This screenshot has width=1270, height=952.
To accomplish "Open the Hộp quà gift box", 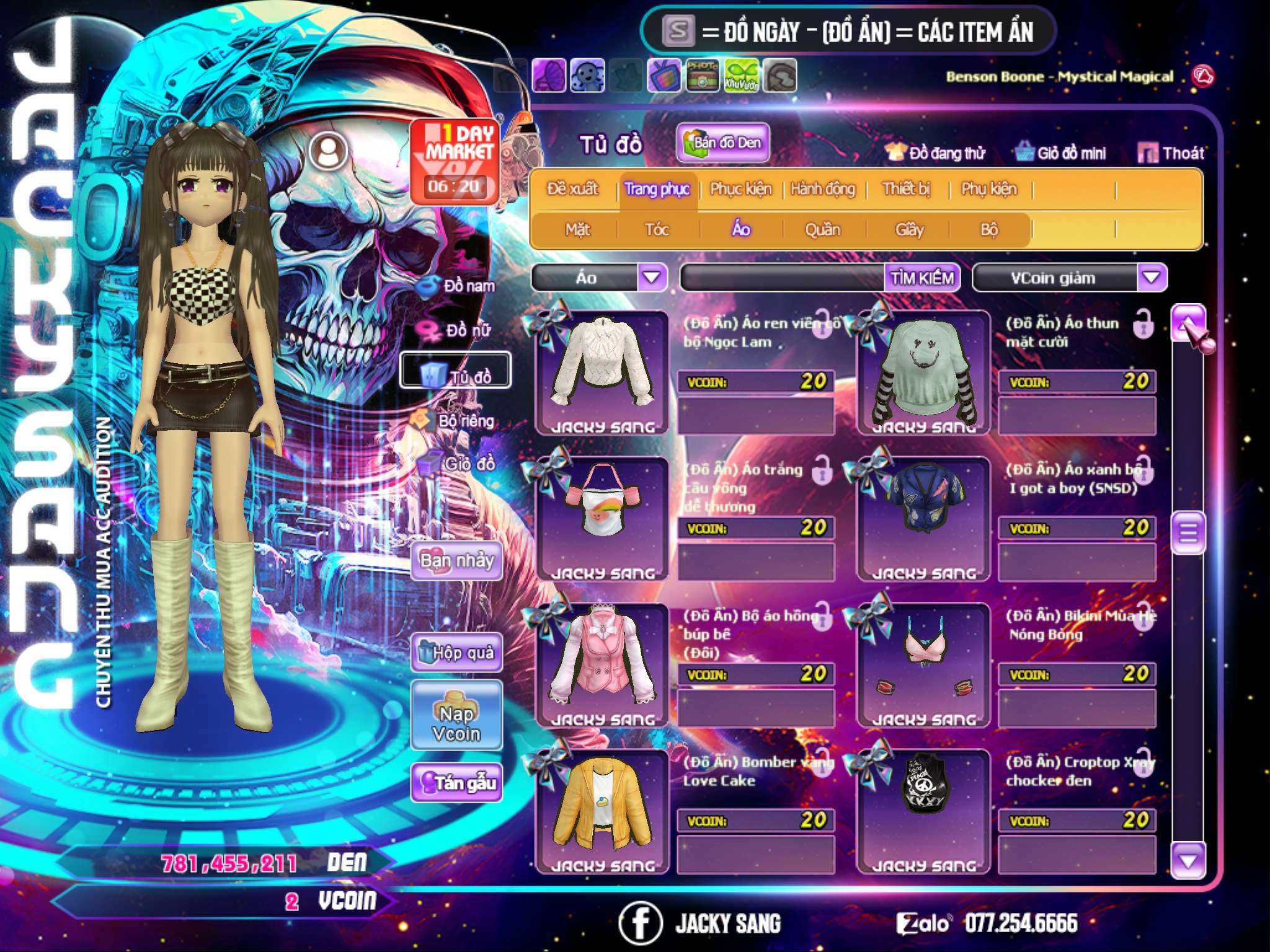I will pyautogui.click(x=456, y=652).
